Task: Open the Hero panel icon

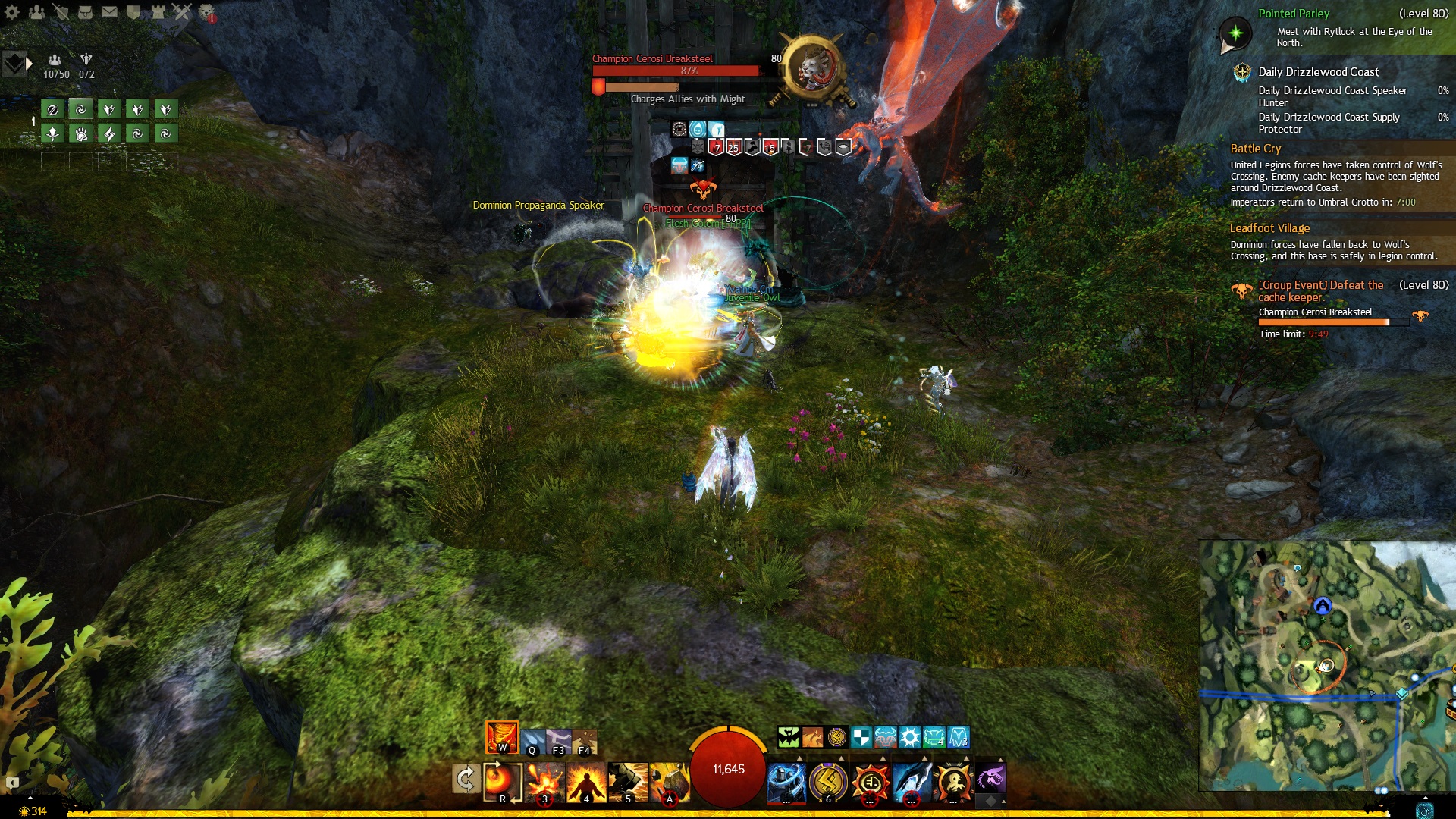Action: click(61, 11)
